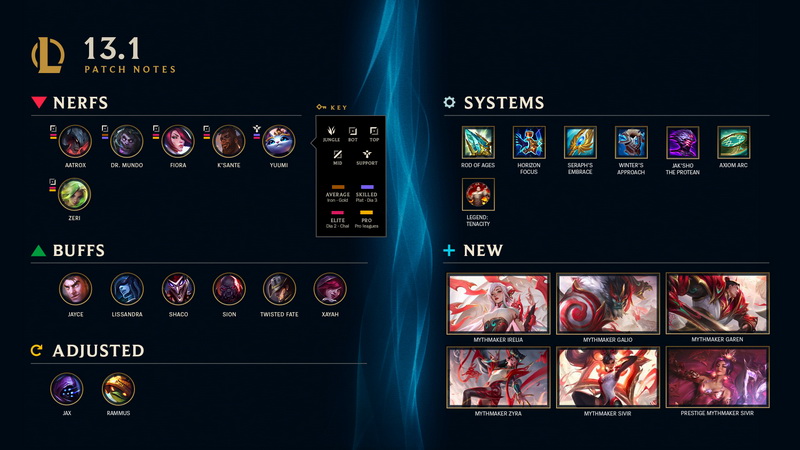Choose the Xayah champion portrait
The width and height of the screenshot is (800, 450).
330,290
